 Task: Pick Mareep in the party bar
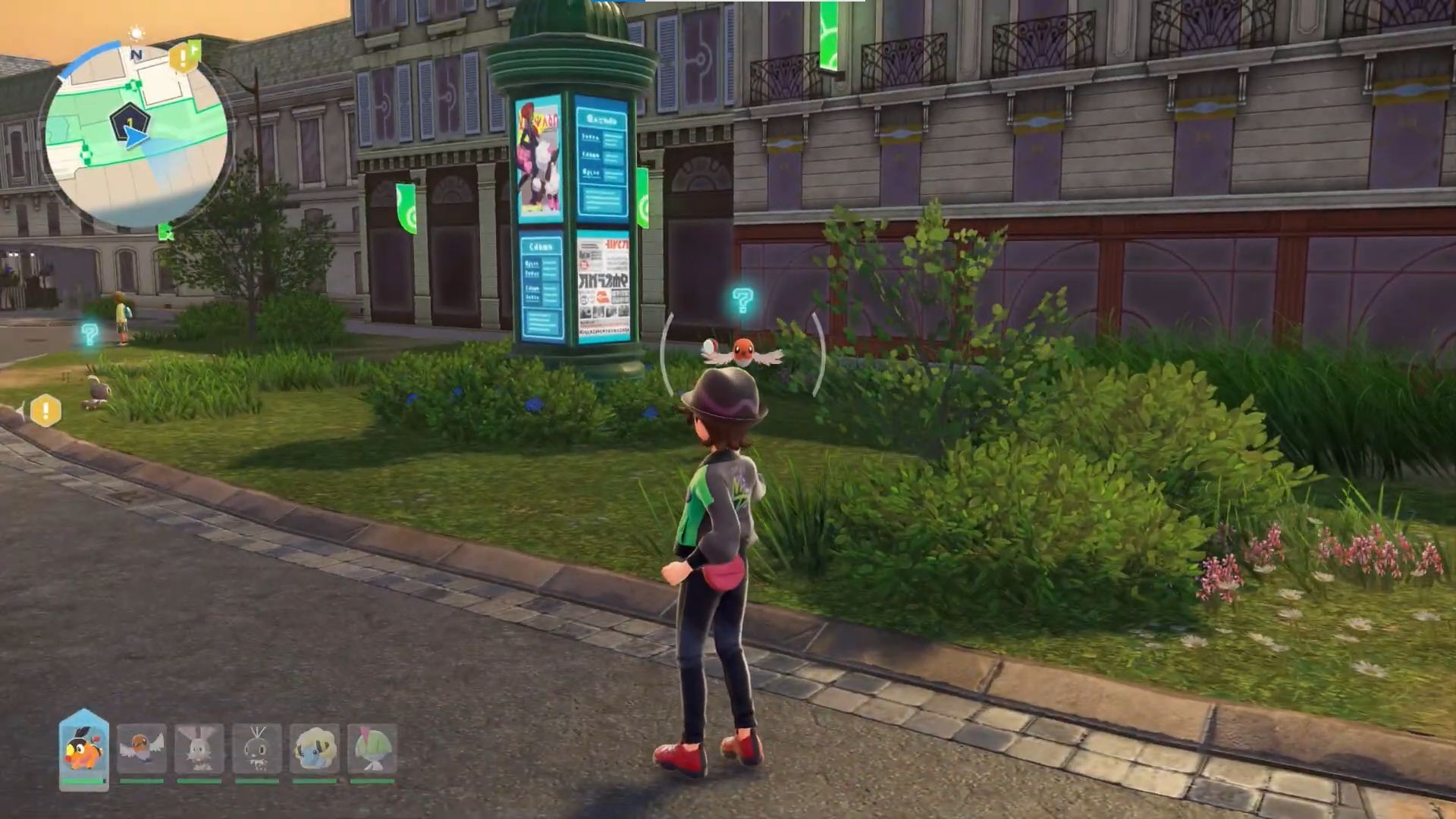[315, 748]
